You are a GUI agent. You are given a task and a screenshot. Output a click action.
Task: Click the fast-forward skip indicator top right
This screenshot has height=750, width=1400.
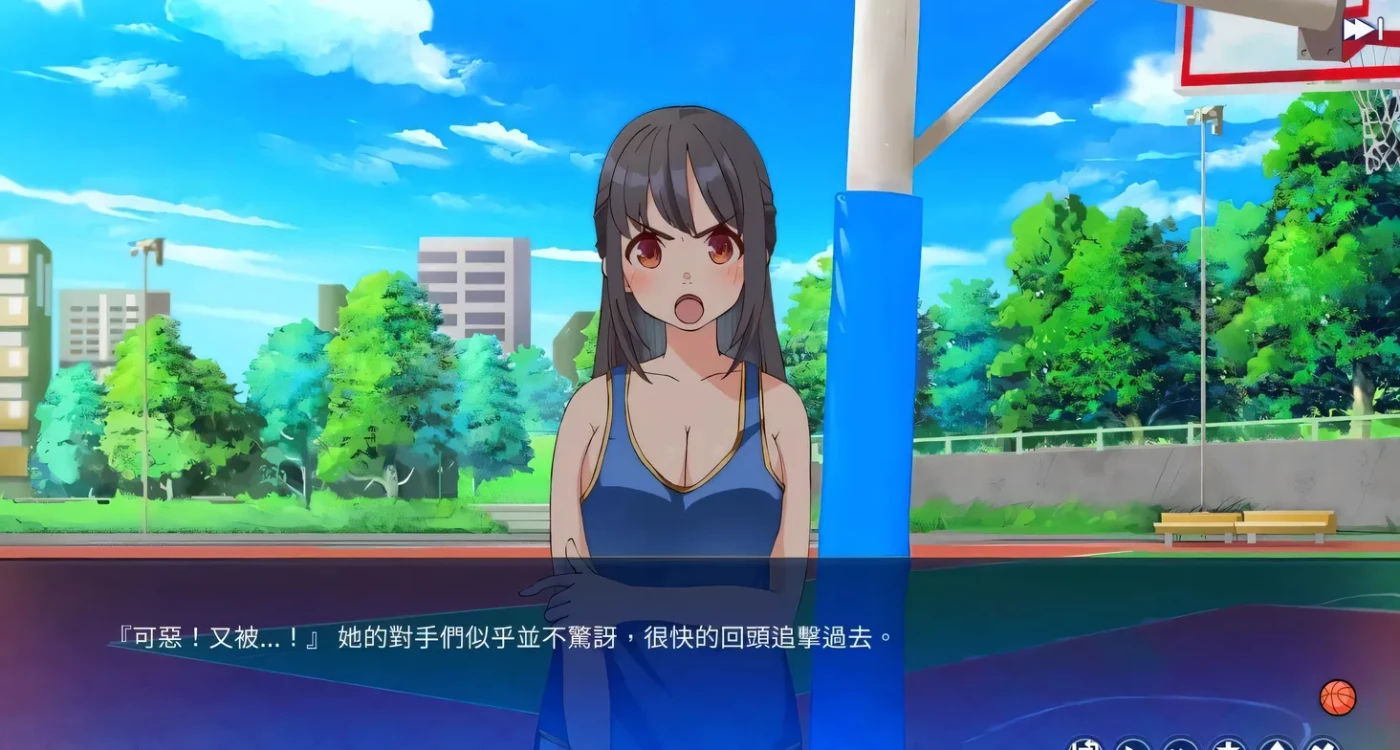[1360, 28]
